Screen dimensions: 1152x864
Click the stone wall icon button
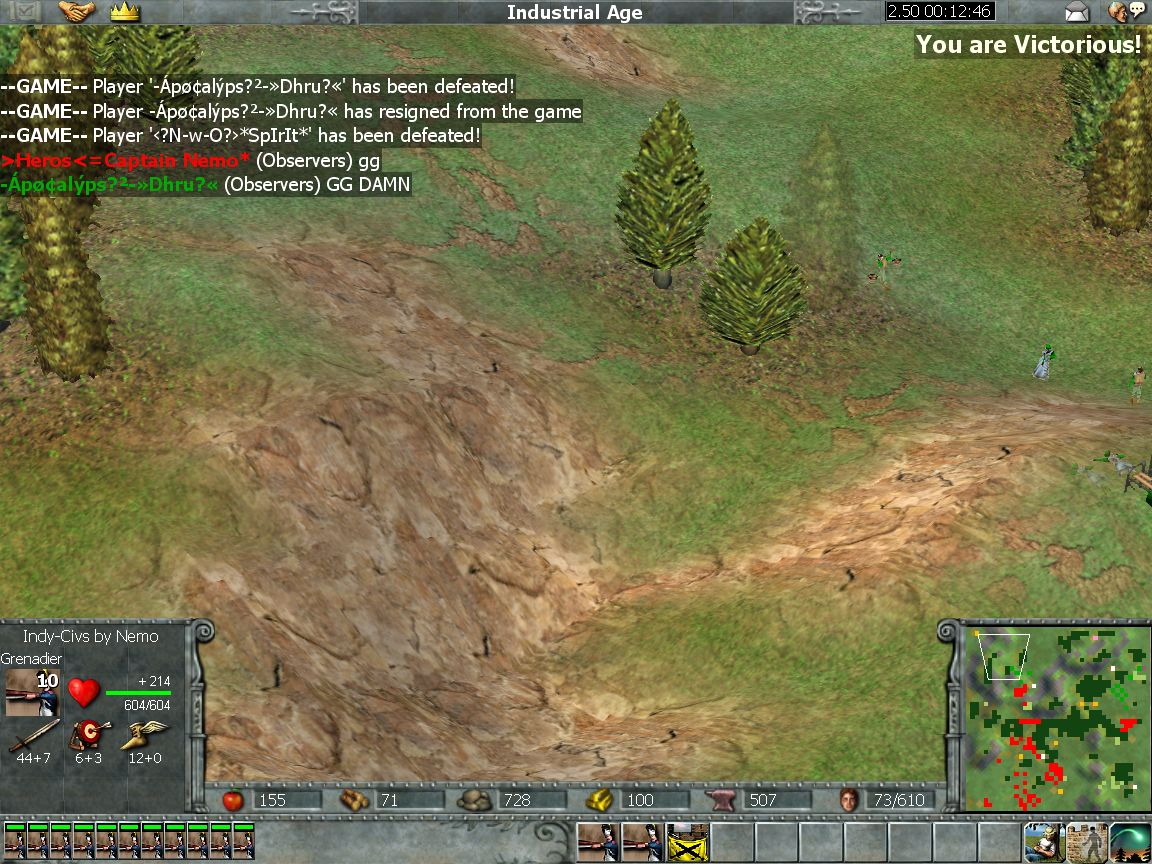click(x=1086, y=842)
